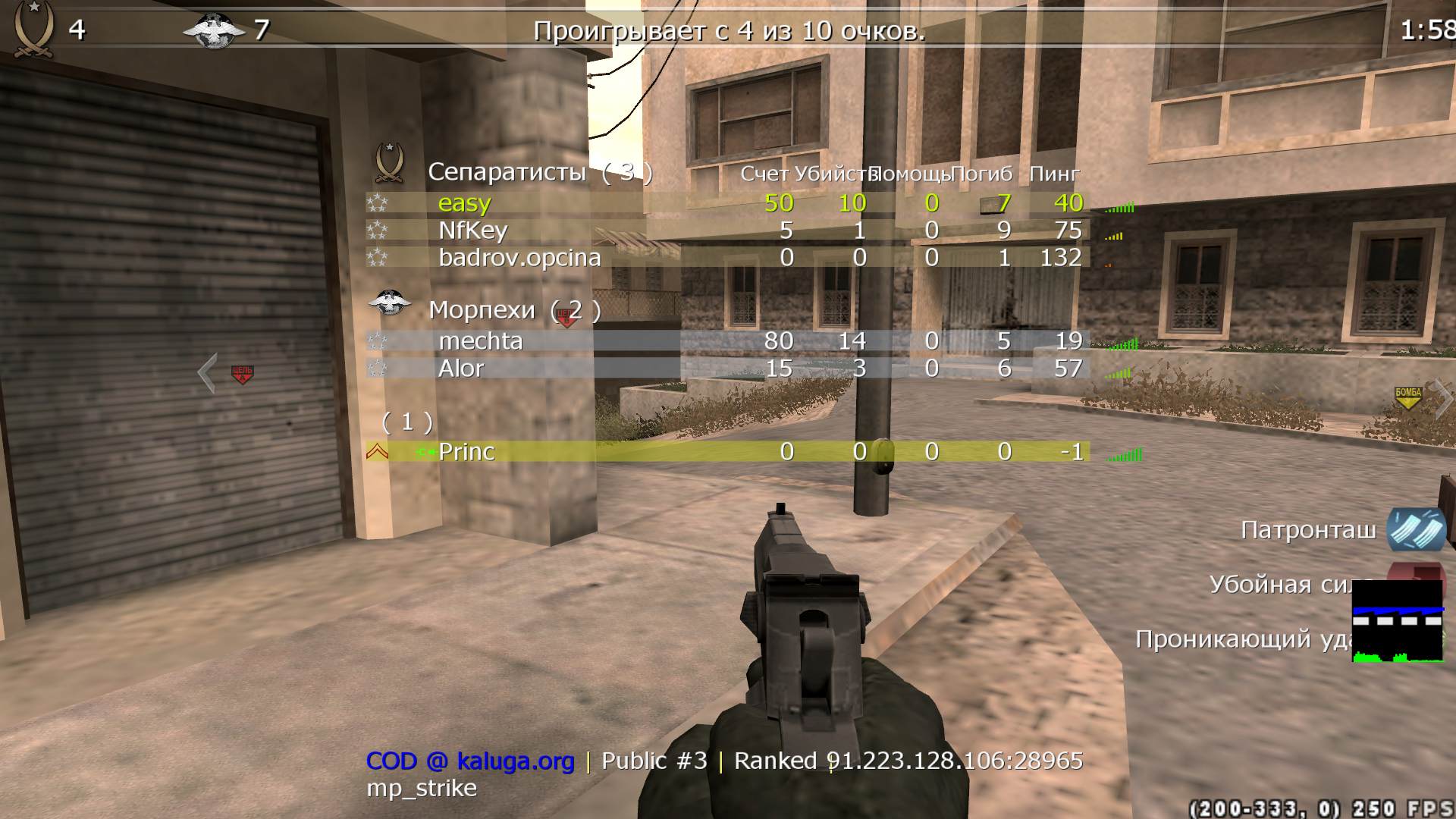1456x819 pixels.
Task: Click Princ's orange rank chevron insignia
Action: pos(377,452)
